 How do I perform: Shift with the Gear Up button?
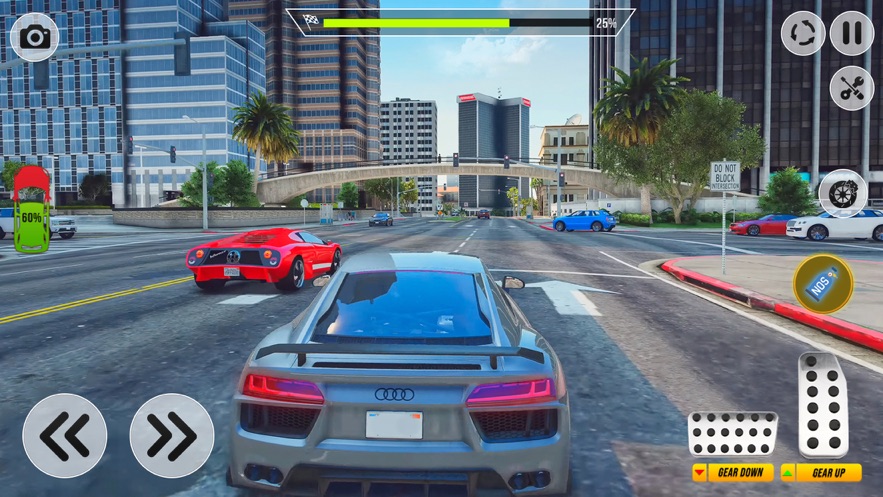coord(821,473)
